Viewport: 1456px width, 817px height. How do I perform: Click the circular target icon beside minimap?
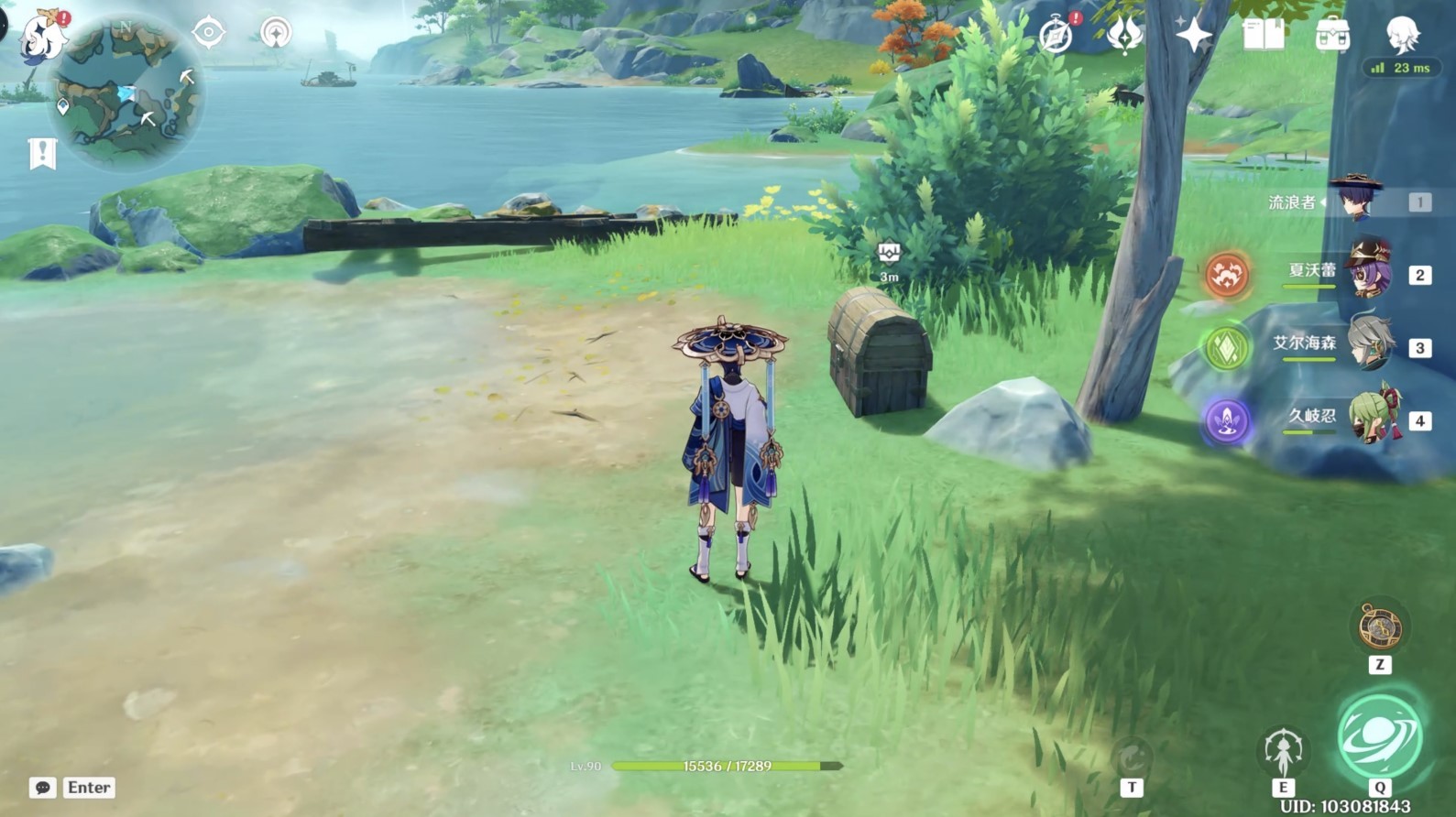click(x=209, y=33)
